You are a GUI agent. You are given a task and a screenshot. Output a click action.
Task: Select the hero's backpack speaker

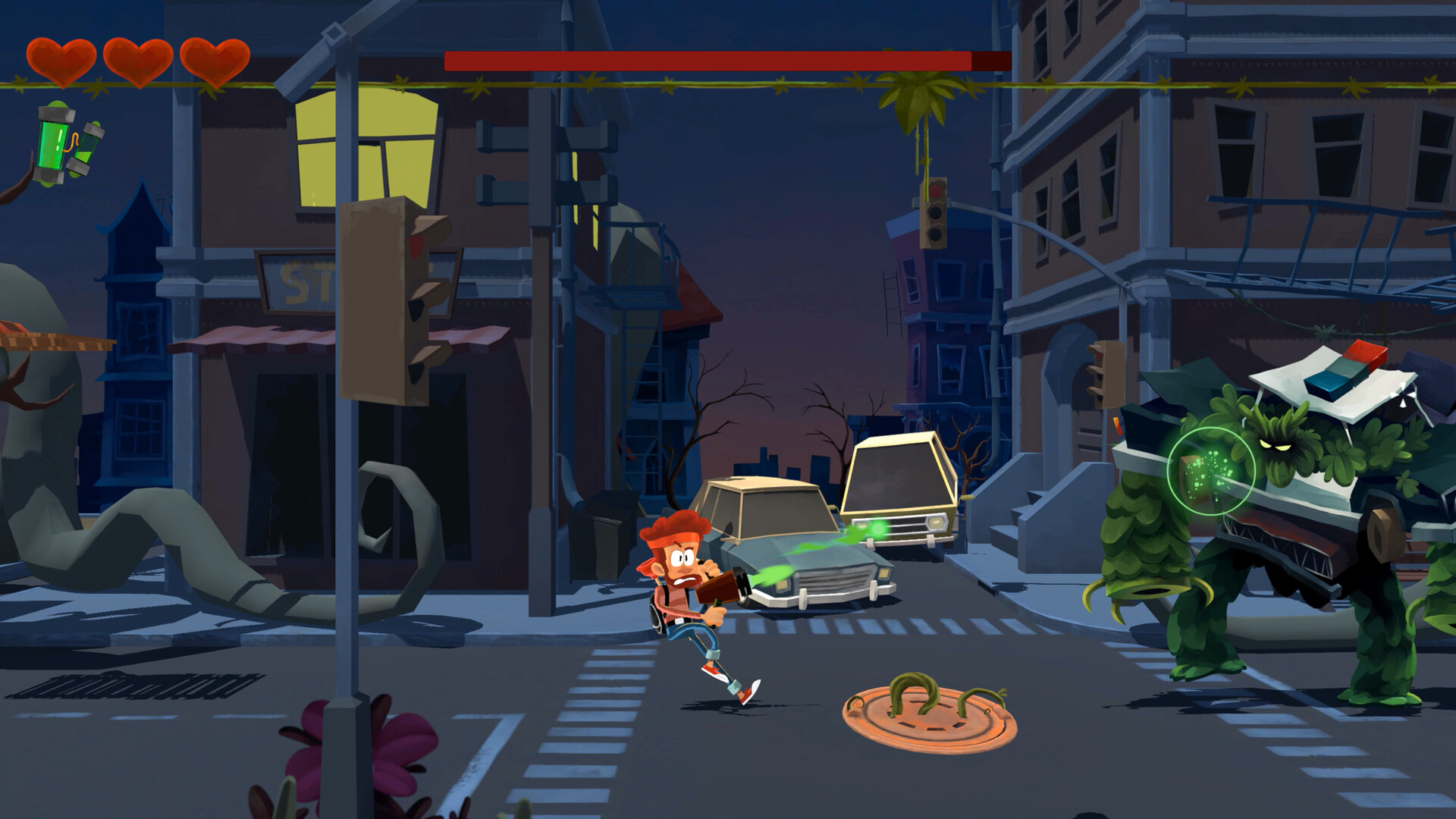[654, 614]
